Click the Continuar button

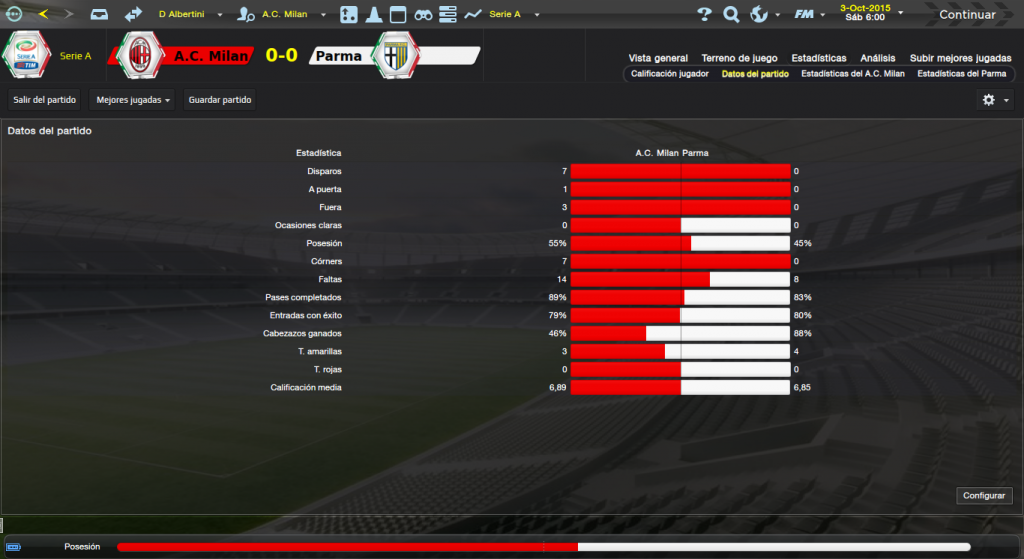point(967,15)
